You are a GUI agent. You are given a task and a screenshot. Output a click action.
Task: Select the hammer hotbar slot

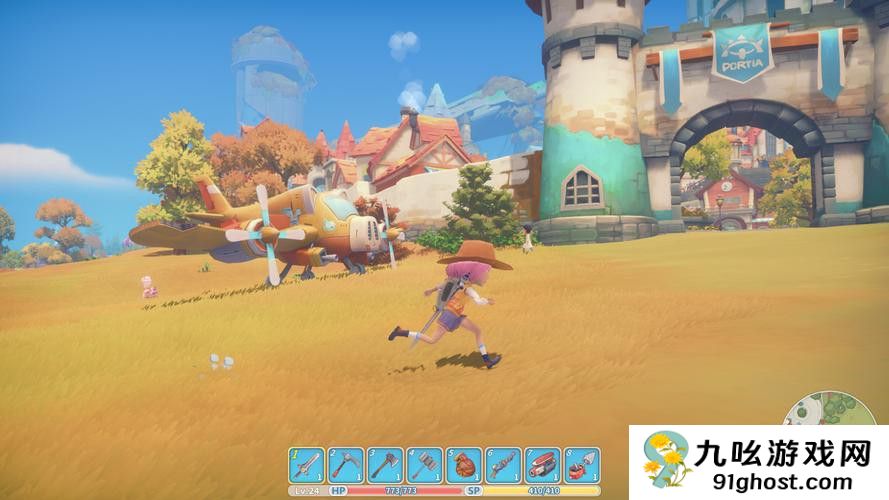click(424, 465)
